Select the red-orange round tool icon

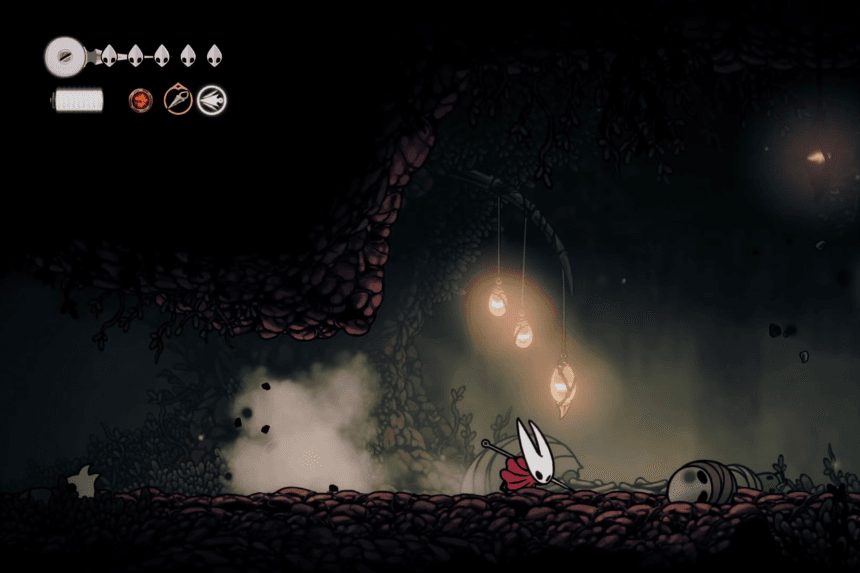pyautogui.click(x=141, y=100)
